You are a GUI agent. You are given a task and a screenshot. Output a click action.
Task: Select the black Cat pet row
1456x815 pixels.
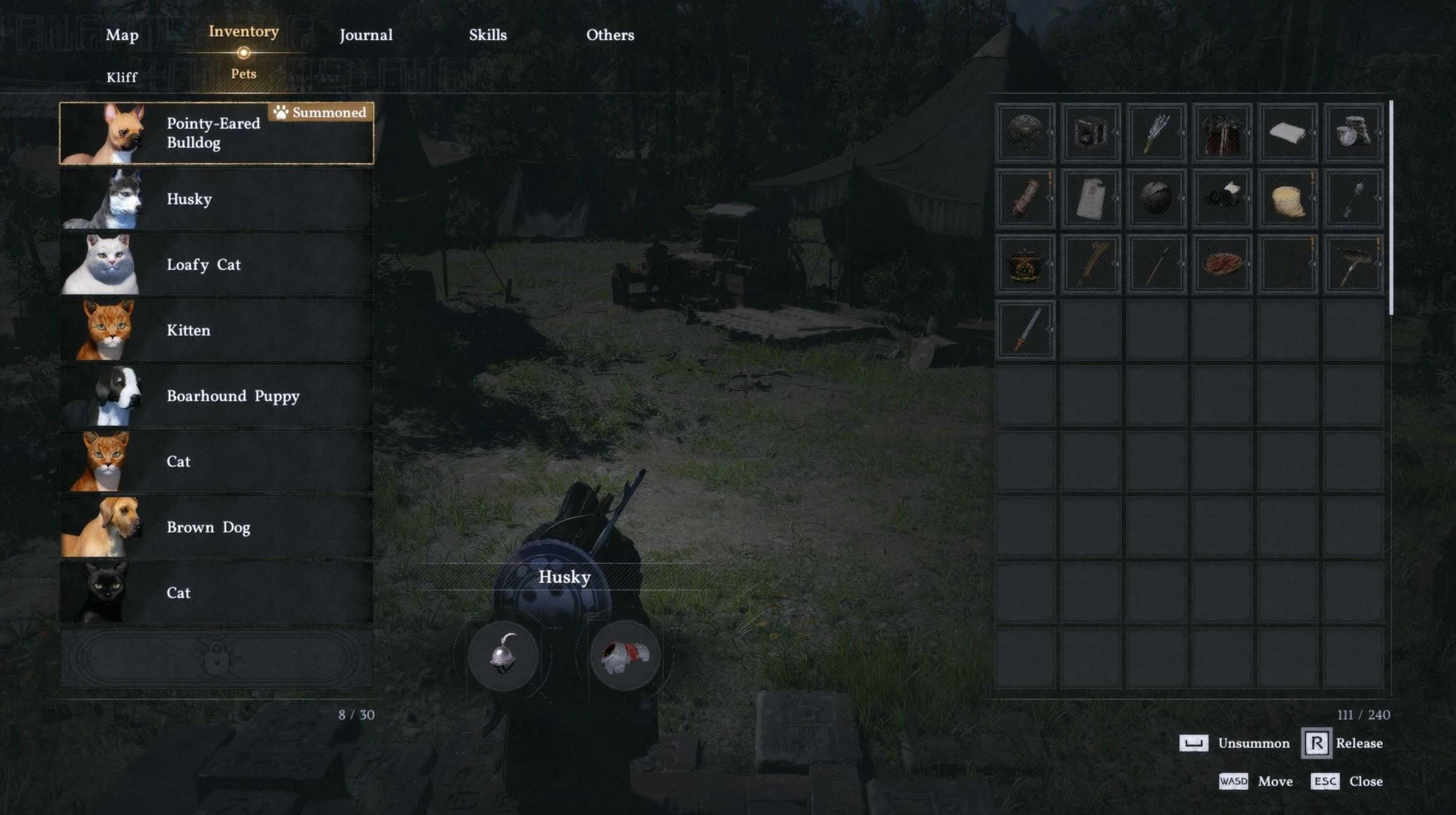click(216, 593)
